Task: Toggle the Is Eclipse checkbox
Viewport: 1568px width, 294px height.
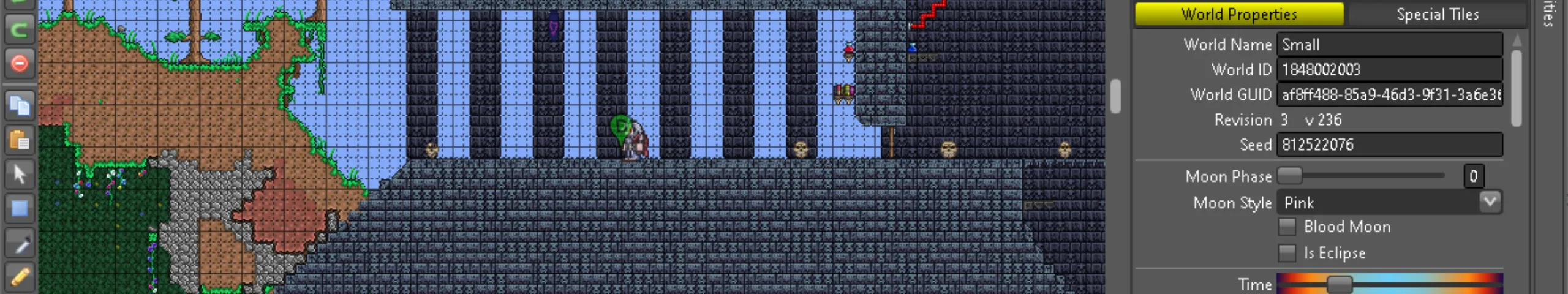Action: (1287, 253)
